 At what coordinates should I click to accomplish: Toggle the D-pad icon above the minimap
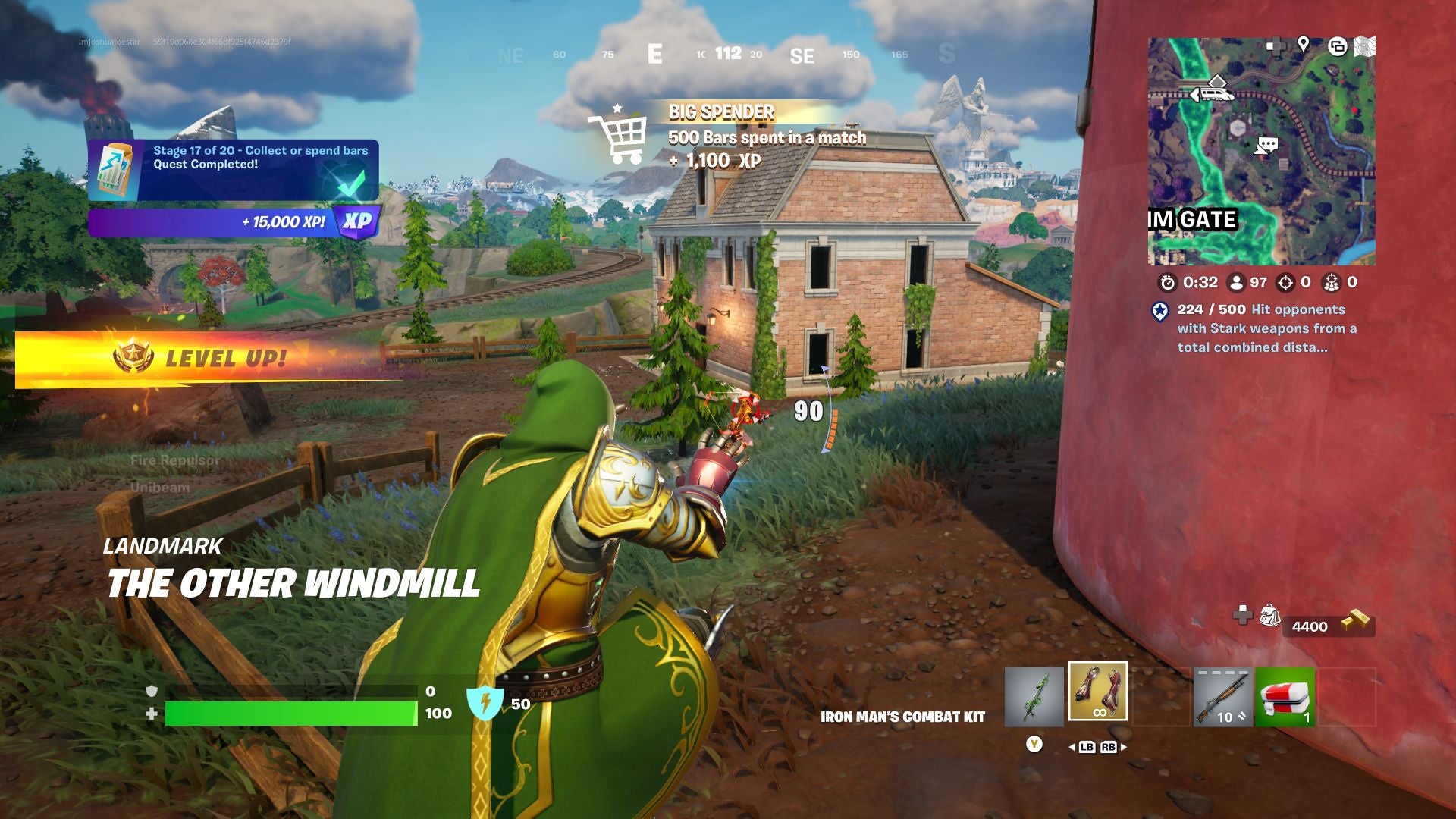point(1276,45)
